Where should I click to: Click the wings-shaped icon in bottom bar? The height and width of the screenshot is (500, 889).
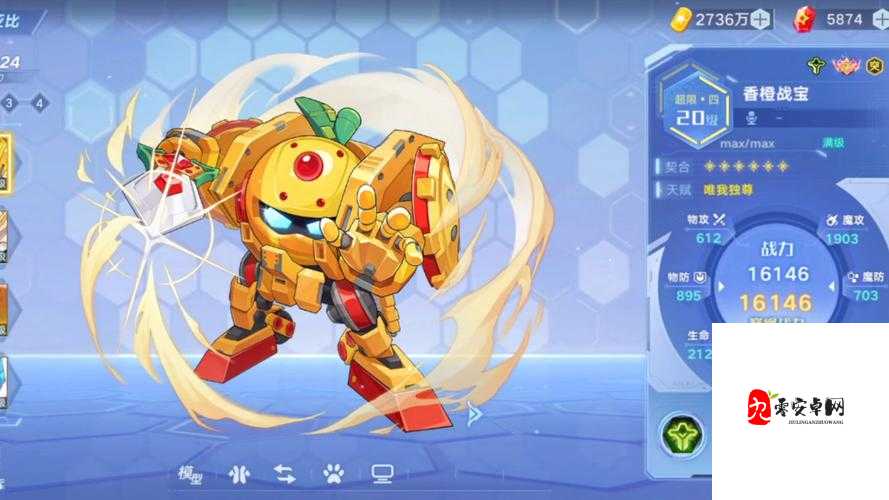click(x=238, y=473)
